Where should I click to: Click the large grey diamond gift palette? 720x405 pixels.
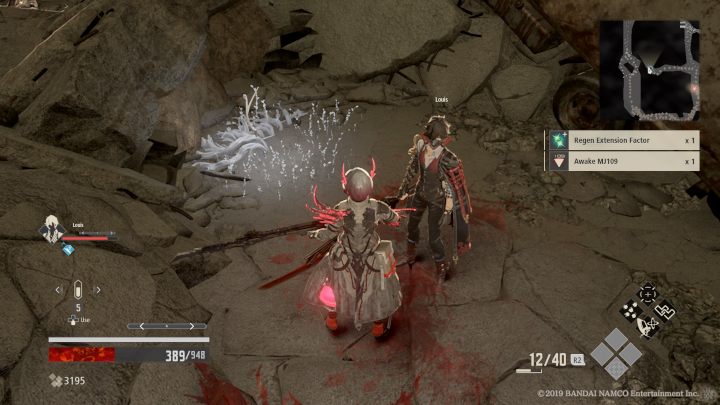(610, 352)
